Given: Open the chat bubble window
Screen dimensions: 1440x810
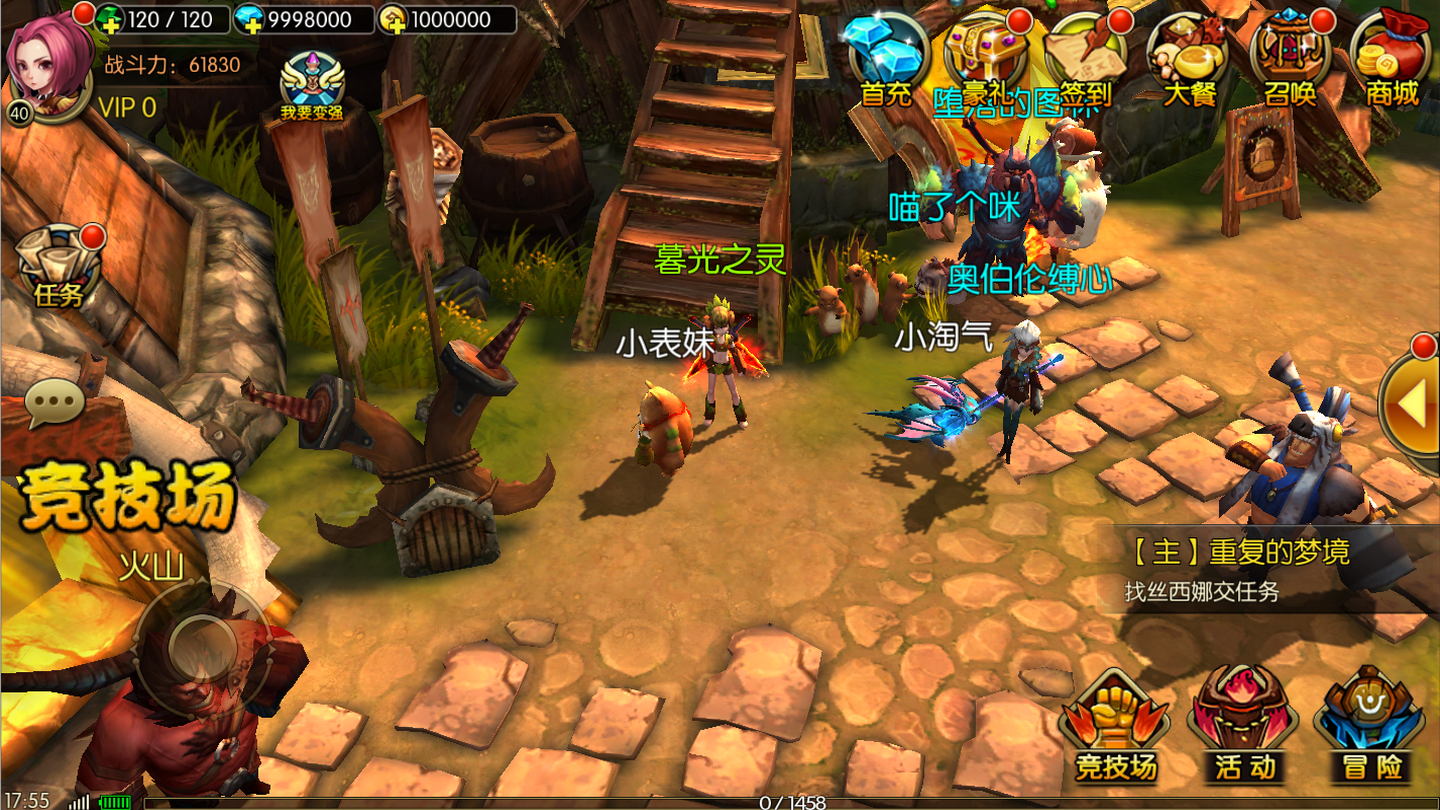Looking at the screenshot, I should tap(55, 403).
